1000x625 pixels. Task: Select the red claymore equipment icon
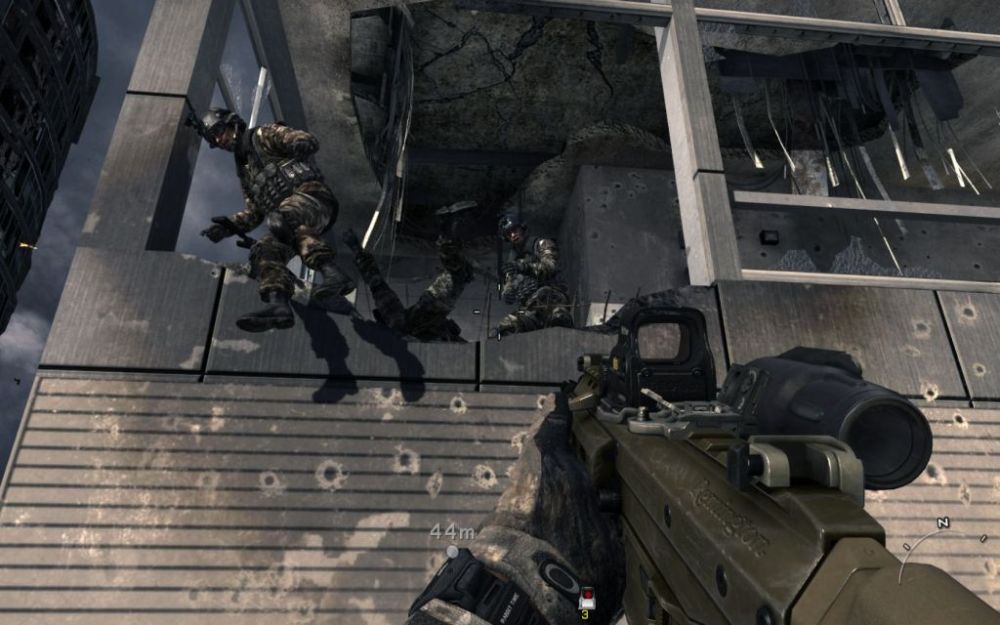(x=586, y=598)
